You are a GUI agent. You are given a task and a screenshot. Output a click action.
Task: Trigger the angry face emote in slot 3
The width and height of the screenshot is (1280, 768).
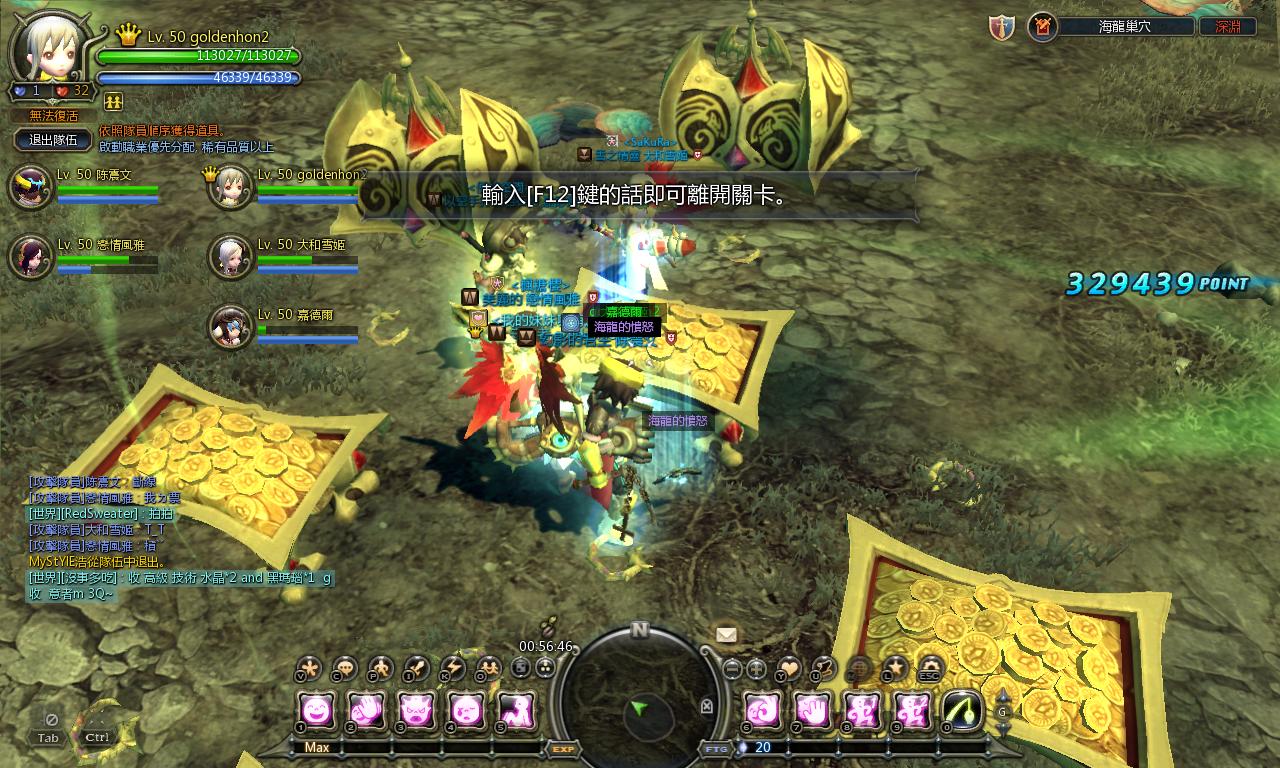point(416,711)
